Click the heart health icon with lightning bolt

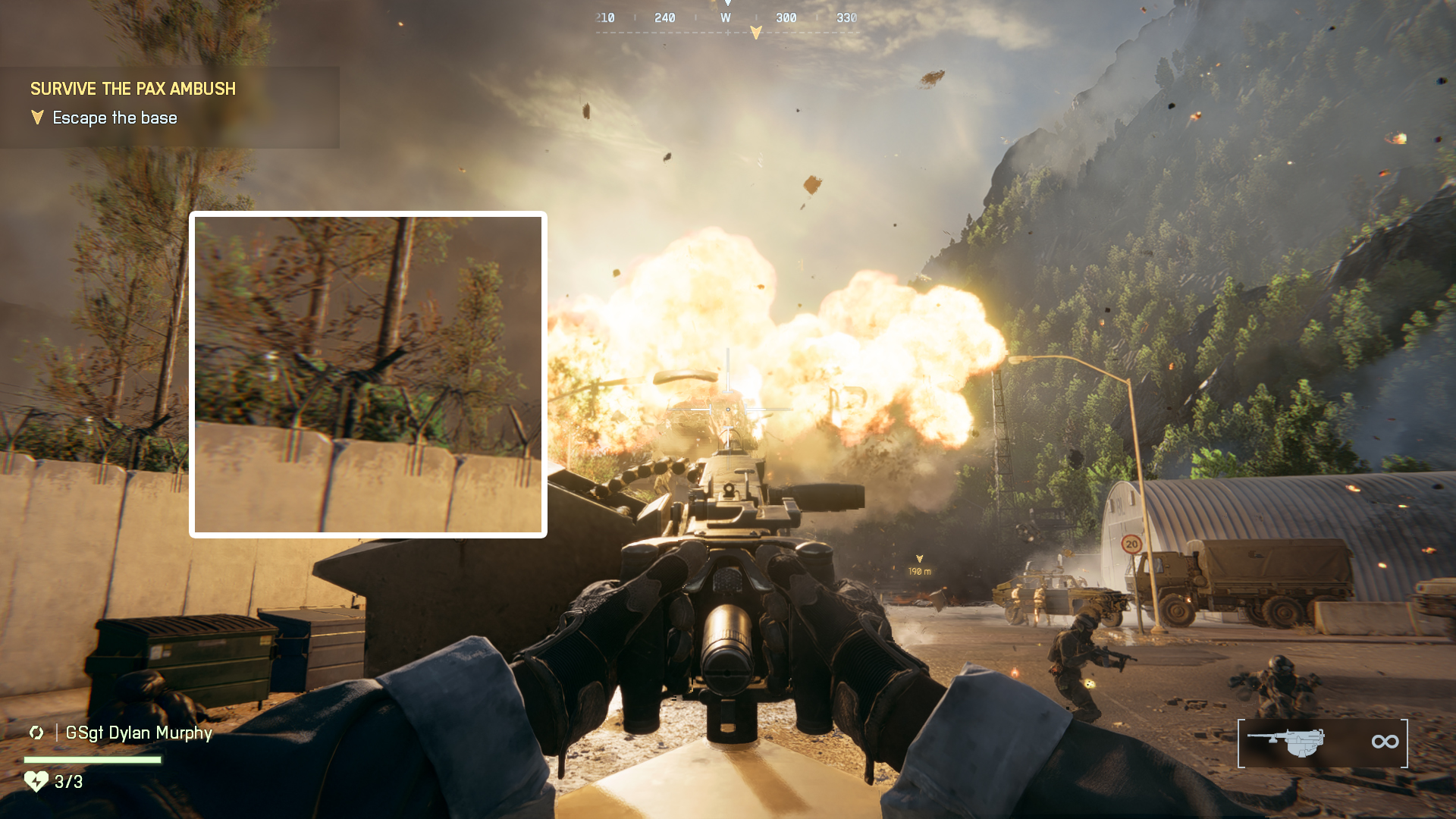[x=37, y=780]
